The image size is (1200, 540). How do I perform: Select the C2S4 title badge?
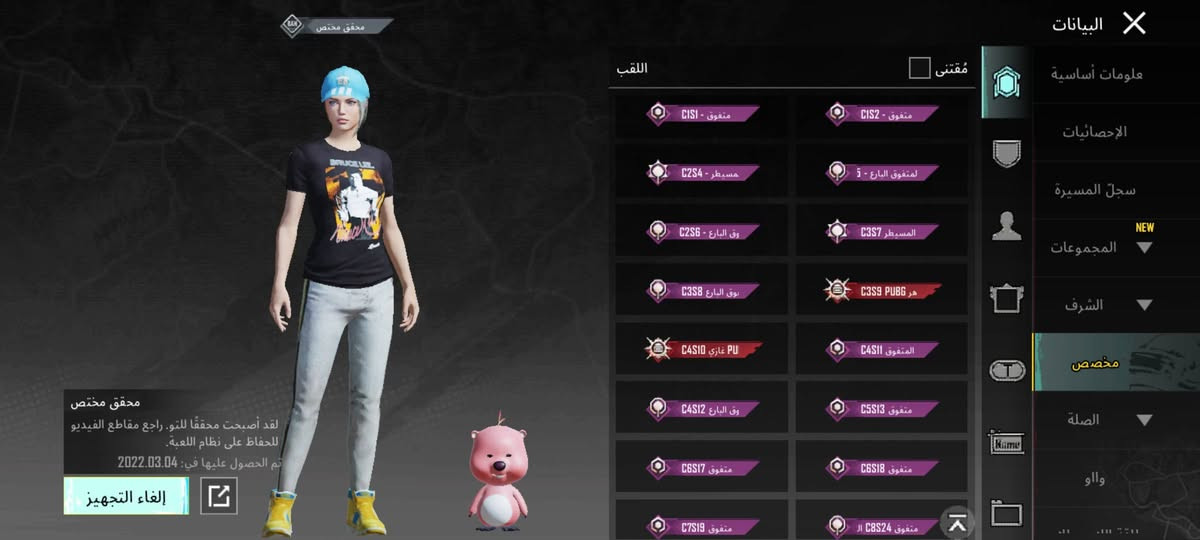click(x=702, y=173)
